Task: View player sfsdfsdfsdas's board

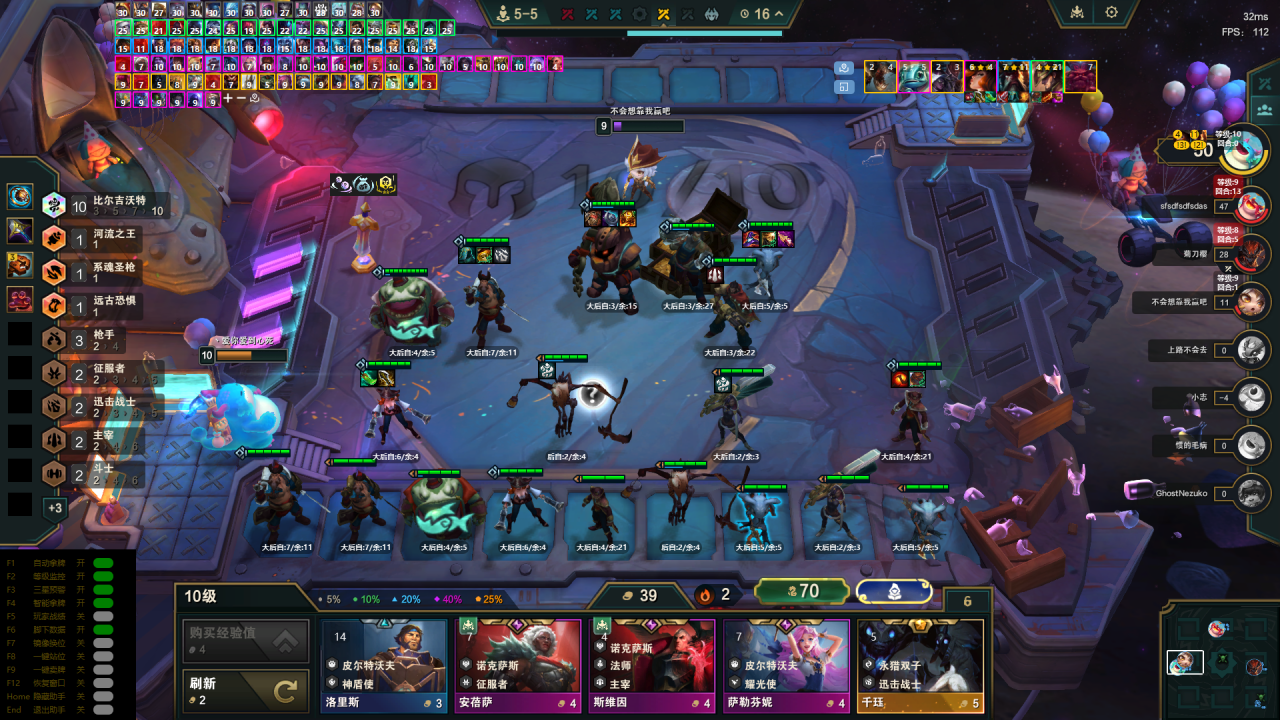Action: [x=1251, y=206]
